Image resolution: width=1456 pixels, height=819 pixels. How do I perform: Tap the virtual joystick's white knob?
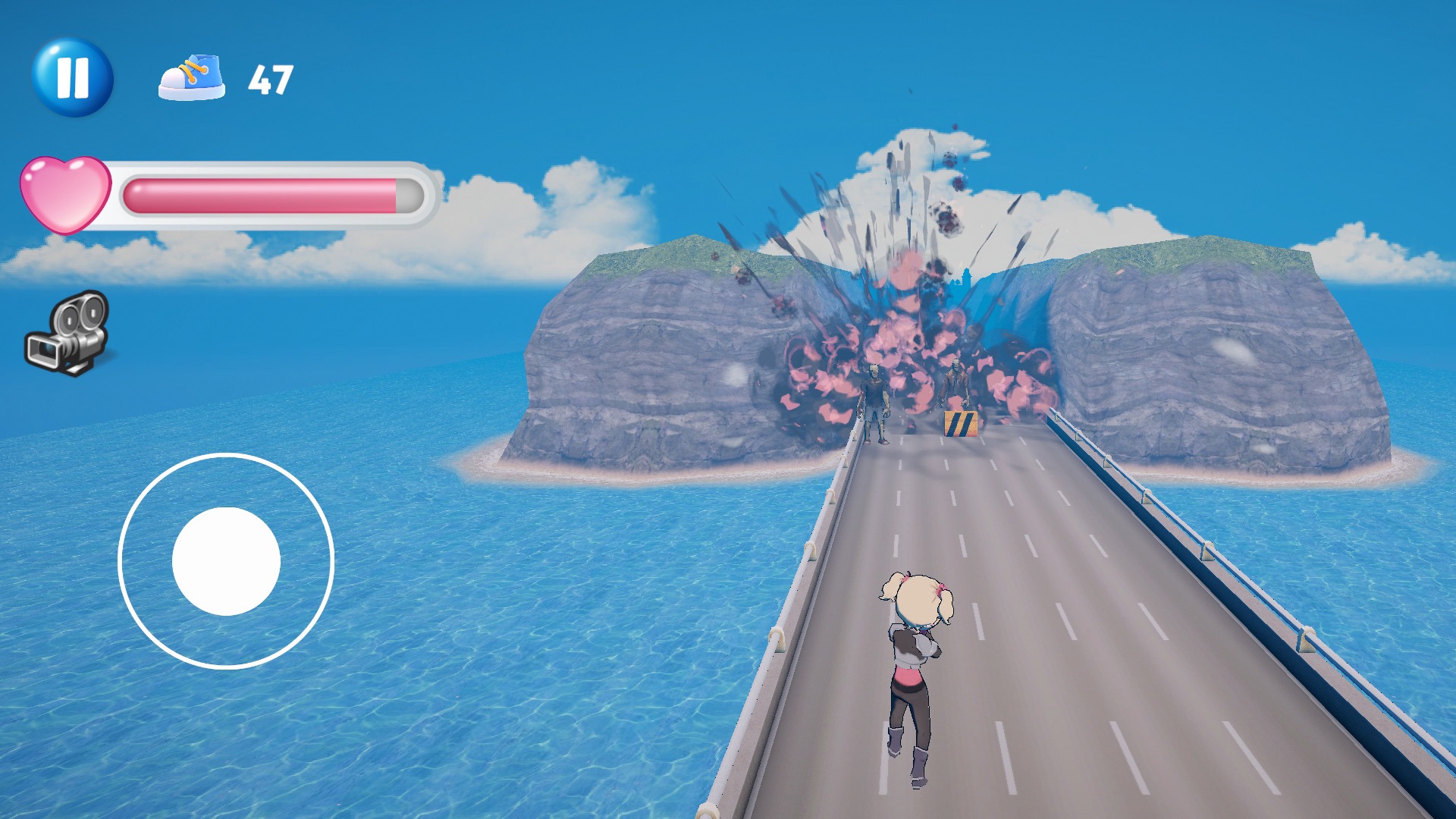226,561
